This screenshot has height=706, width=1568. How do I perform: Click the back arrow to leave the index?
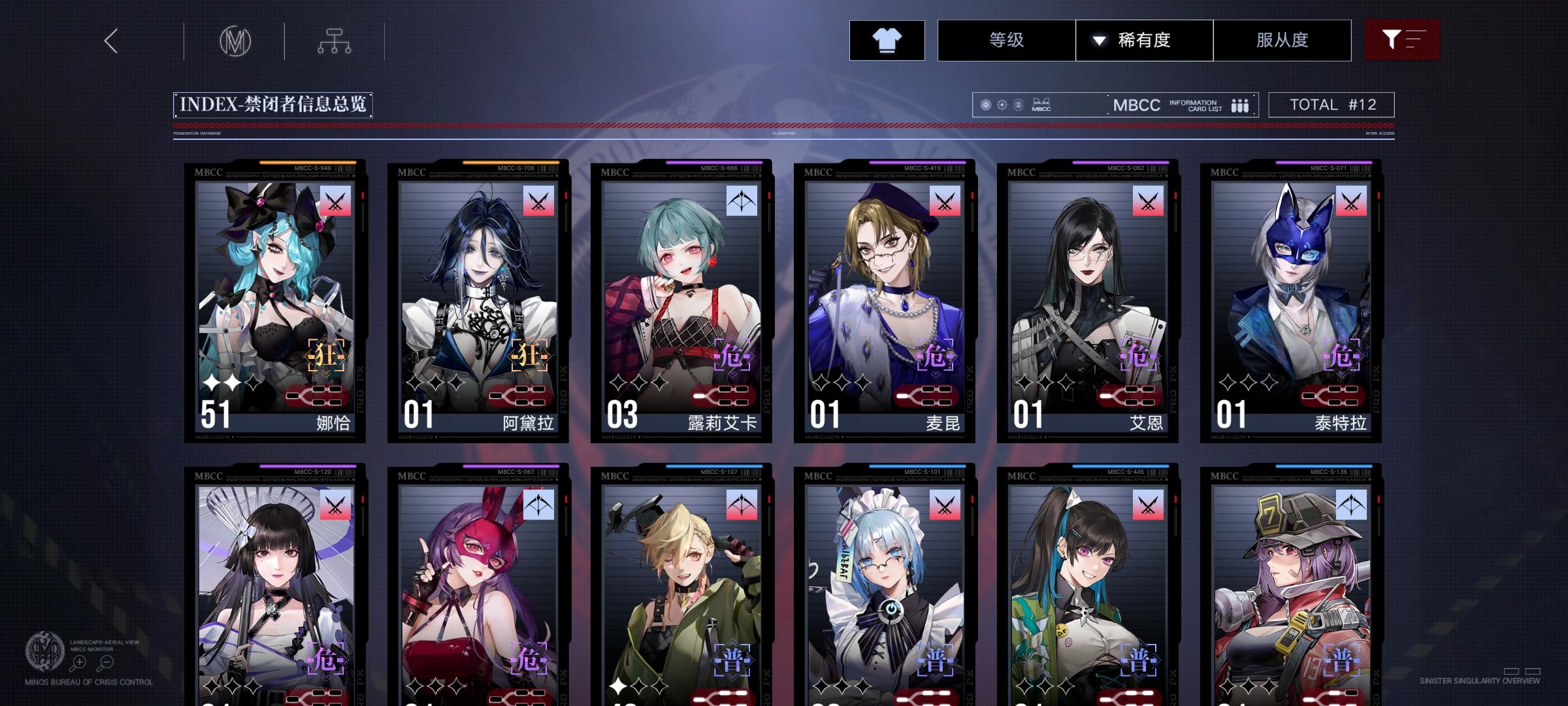(110, 40)
